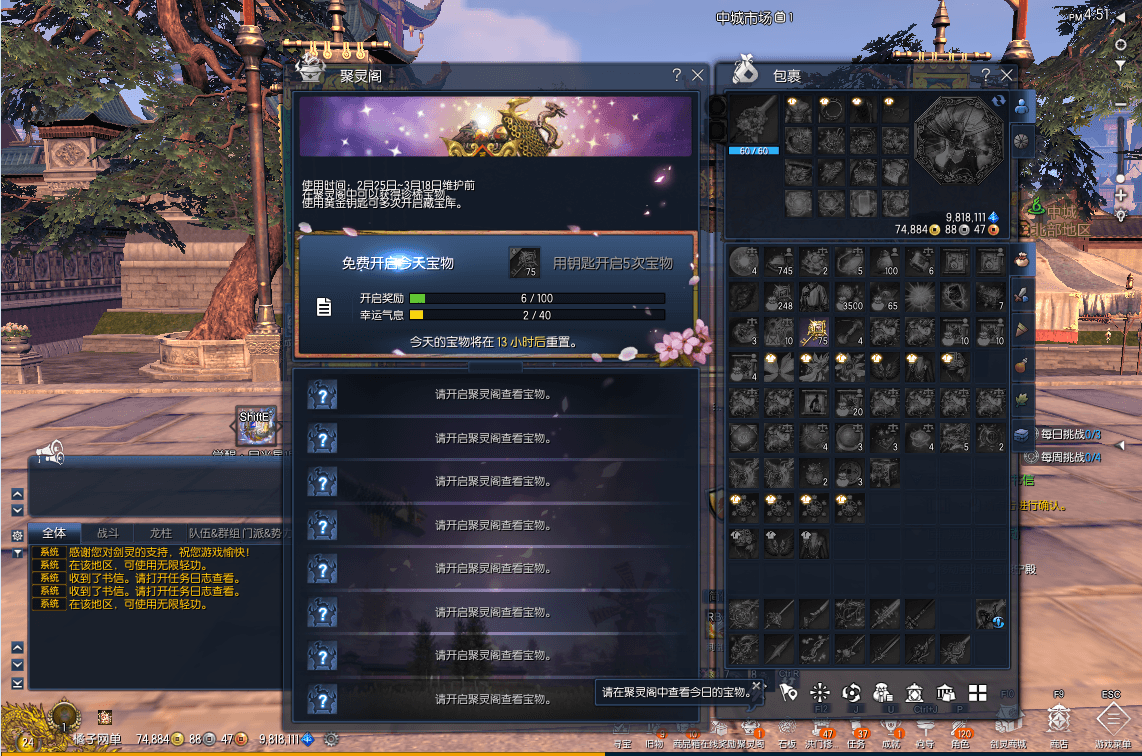
Task: Open the 商店 shop button
Action: (x=1058, y=720)
